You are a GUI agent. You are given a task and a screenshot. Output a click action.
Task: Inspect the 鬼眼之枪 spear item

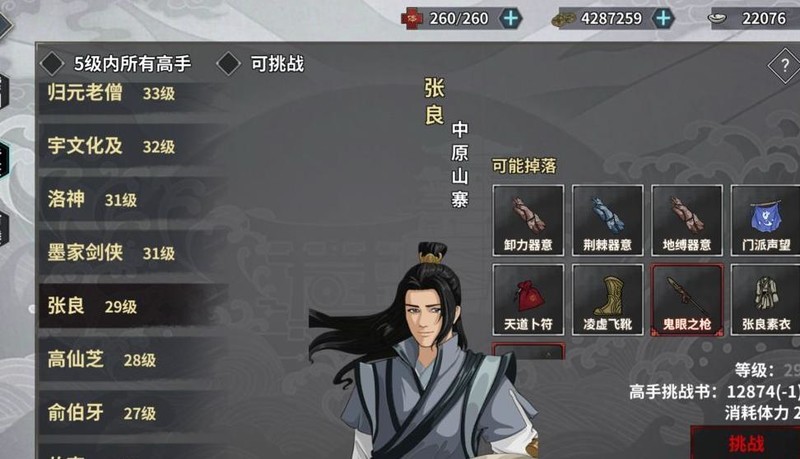point(686,299)
